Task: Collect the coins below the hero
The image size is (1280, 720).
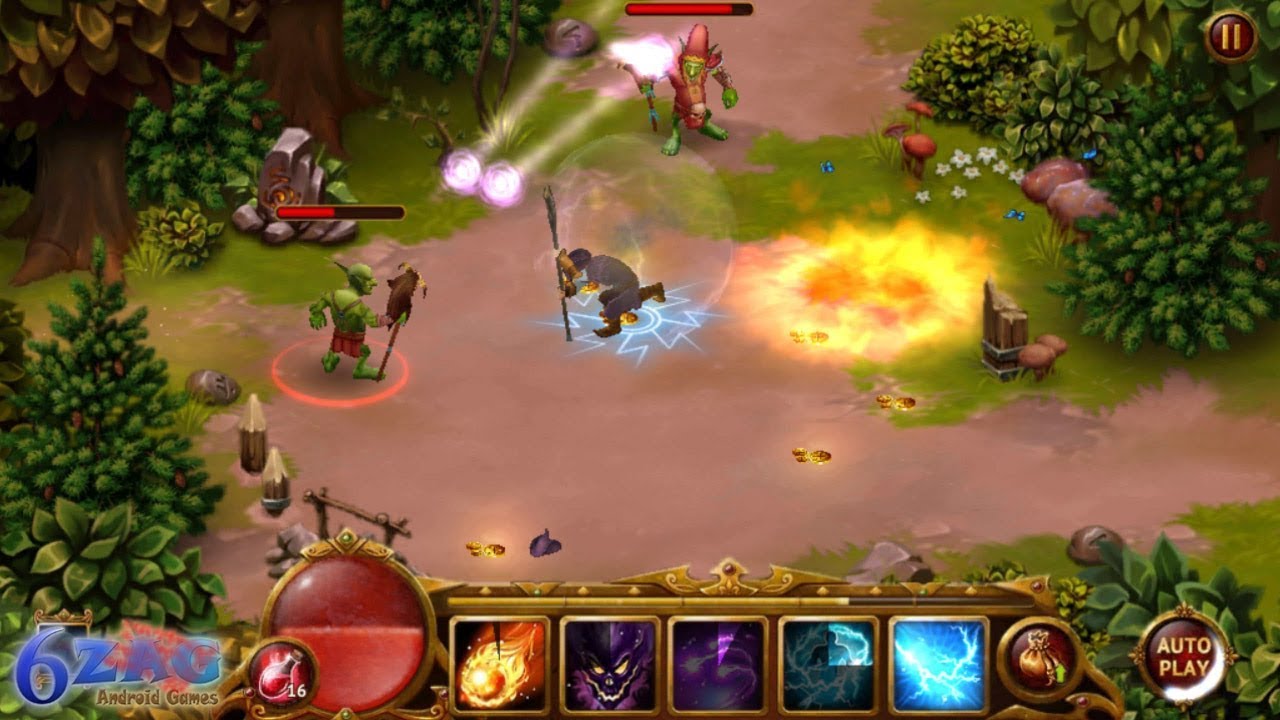Action: point(485,548)
